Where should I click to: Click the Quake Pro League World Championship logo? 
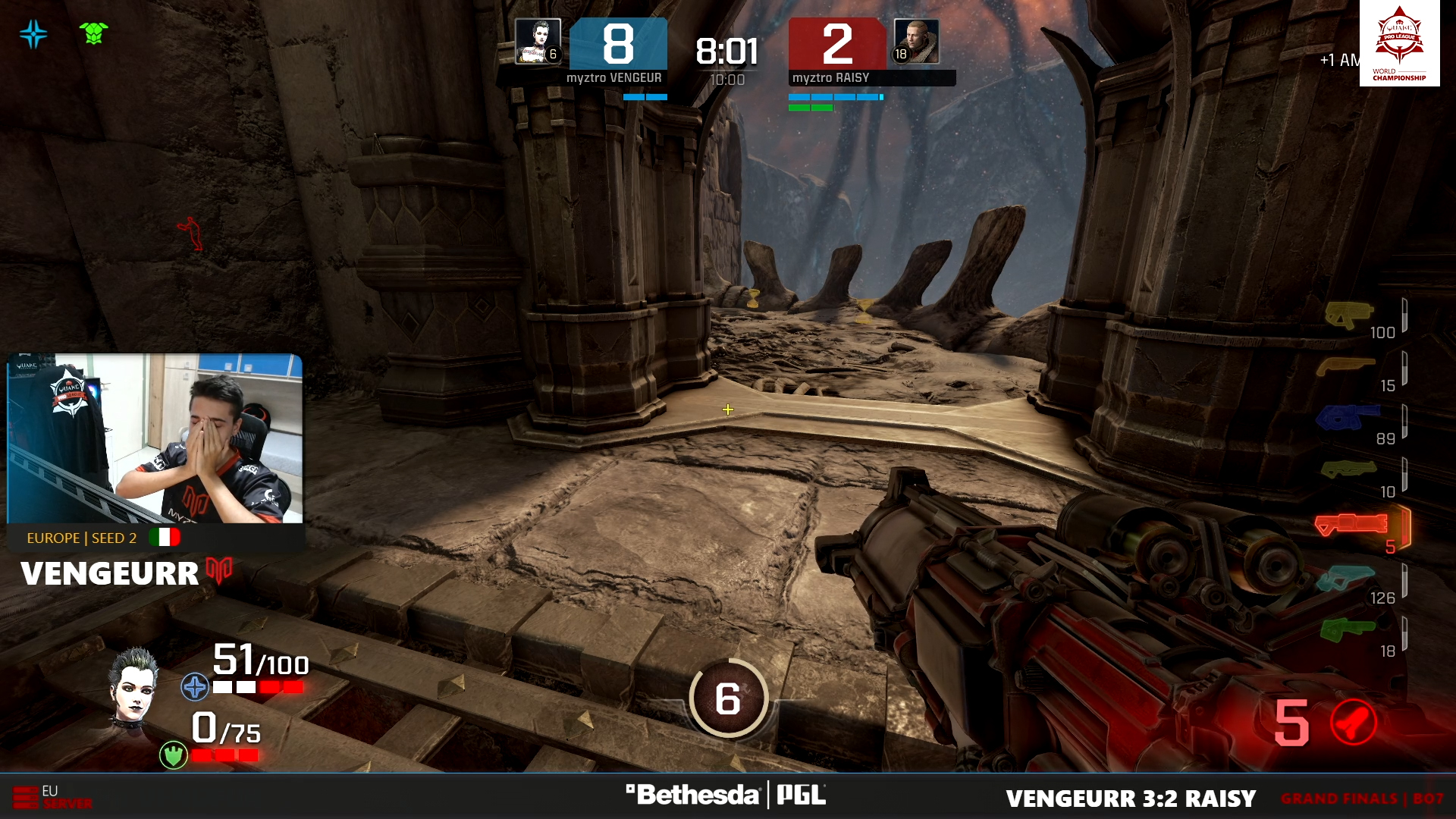pyautogui.click(x=1399, y=43)
